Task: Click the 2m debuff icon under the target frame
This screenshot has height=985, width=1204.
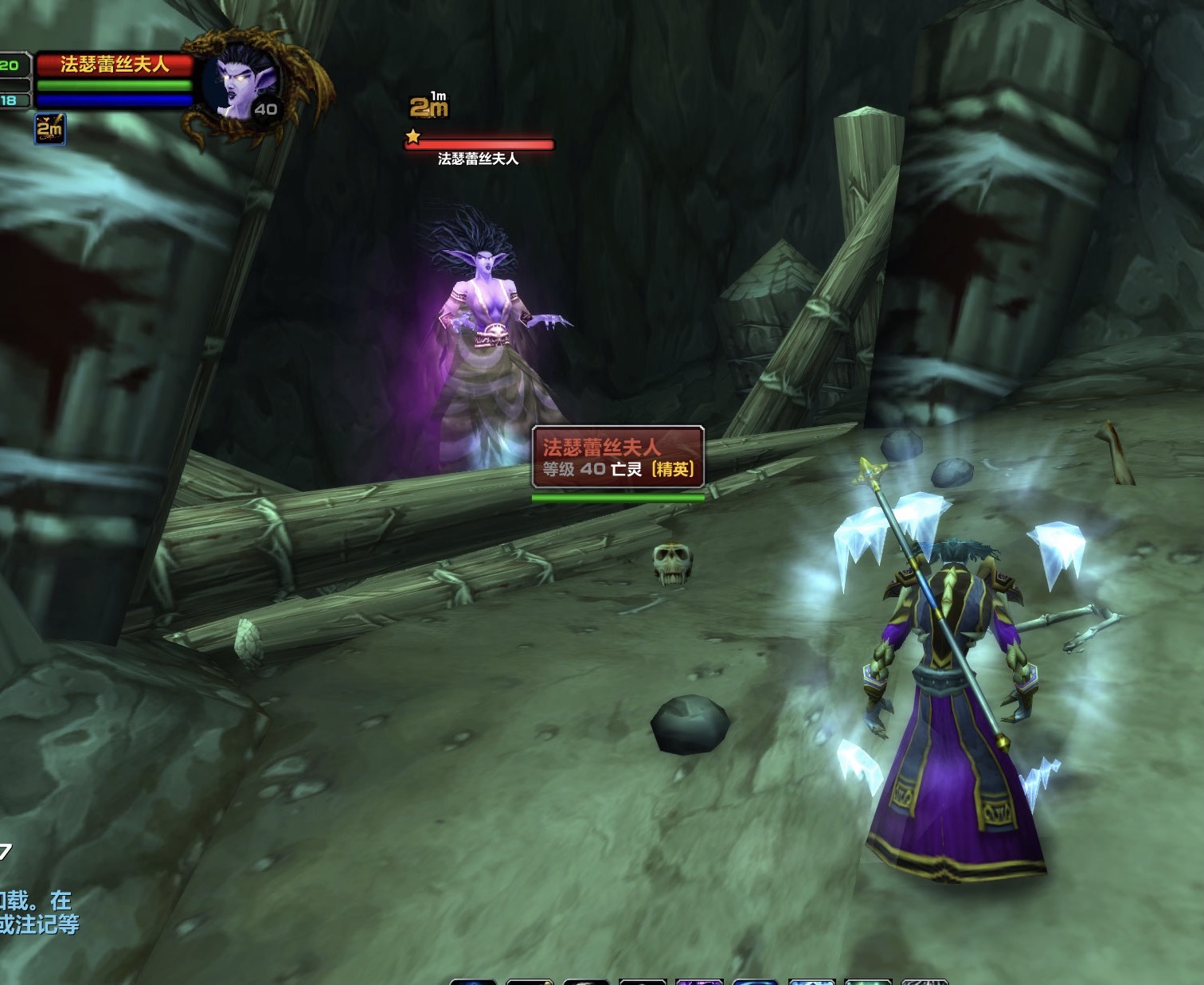Action: (x=49, y=128)
